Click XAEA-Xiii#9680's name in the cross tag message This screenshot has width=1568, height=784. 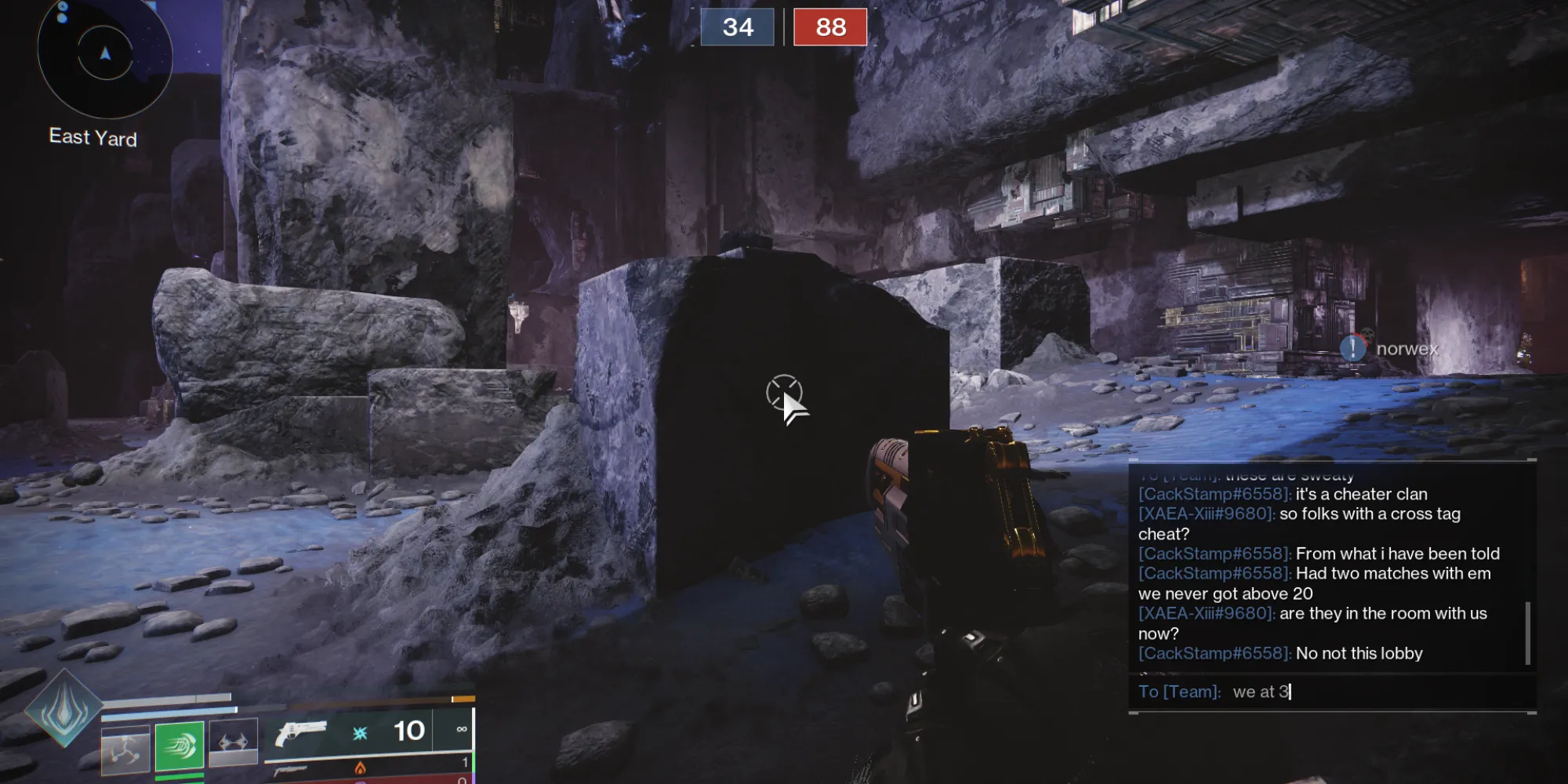[x=1206, y=514]
